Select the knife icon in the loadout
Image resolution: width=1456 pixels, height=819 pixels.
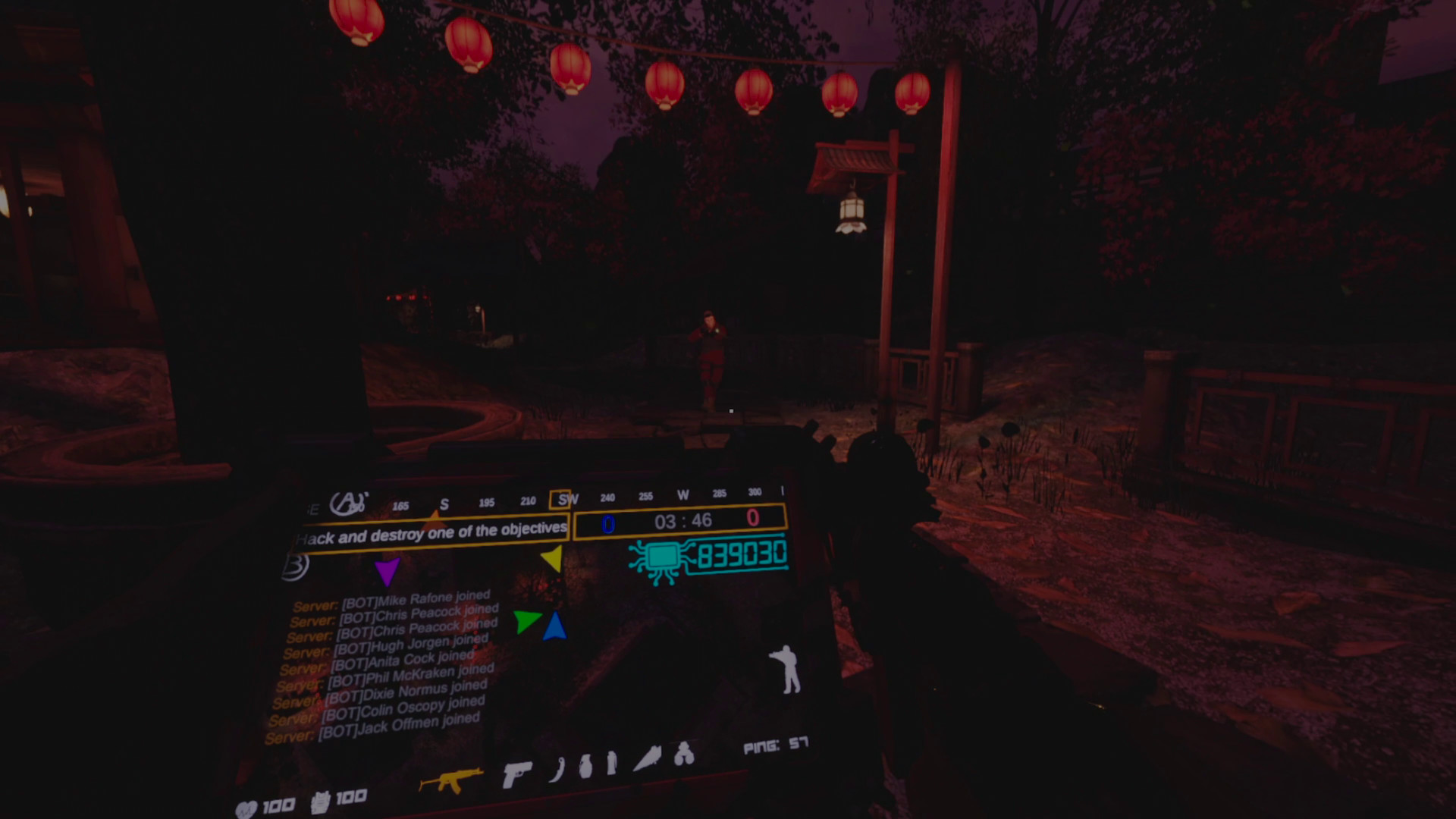(557, 770)
